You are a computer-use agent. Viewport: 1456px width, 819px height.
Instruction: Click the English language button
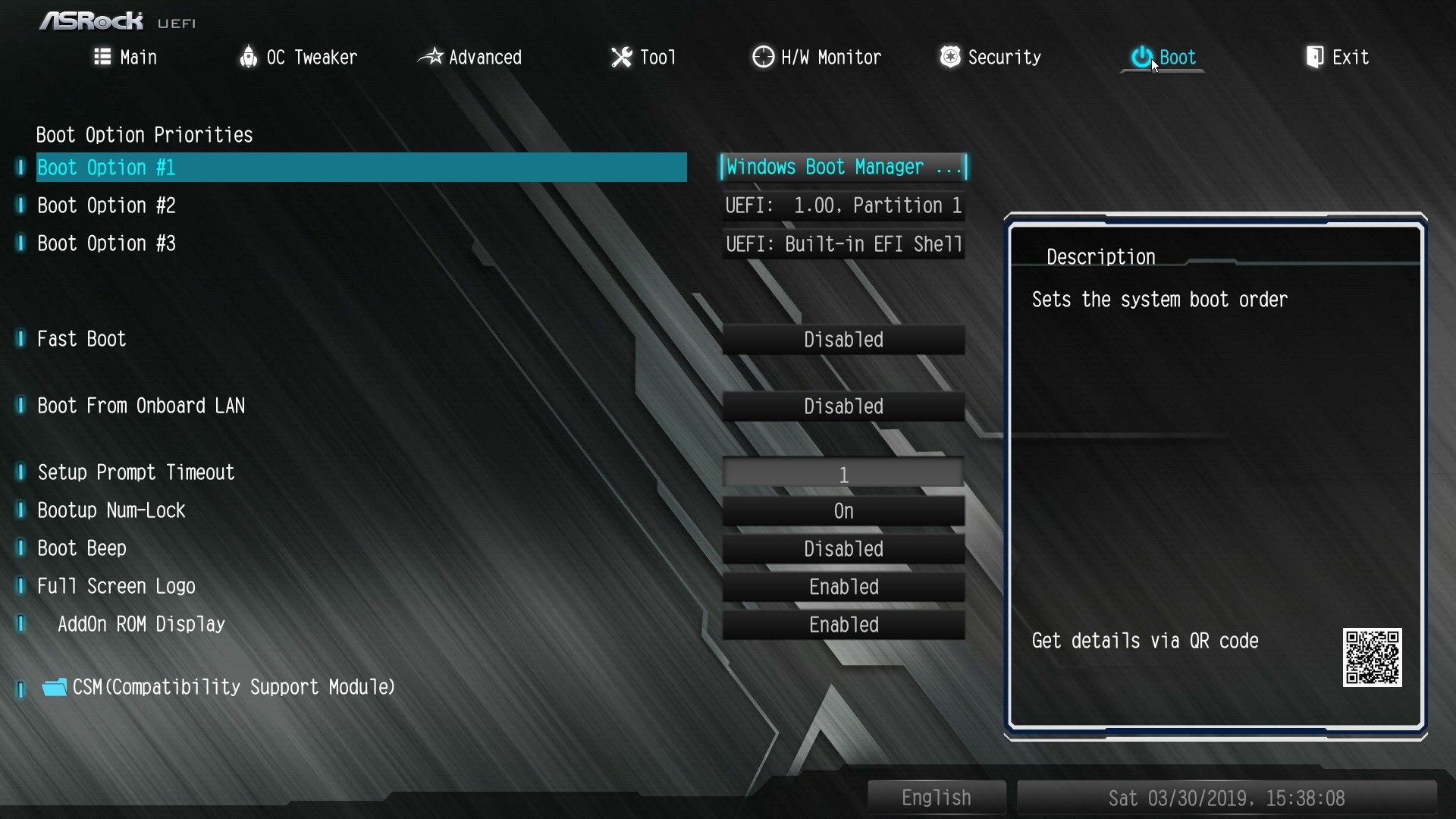[x=936, y=798]
